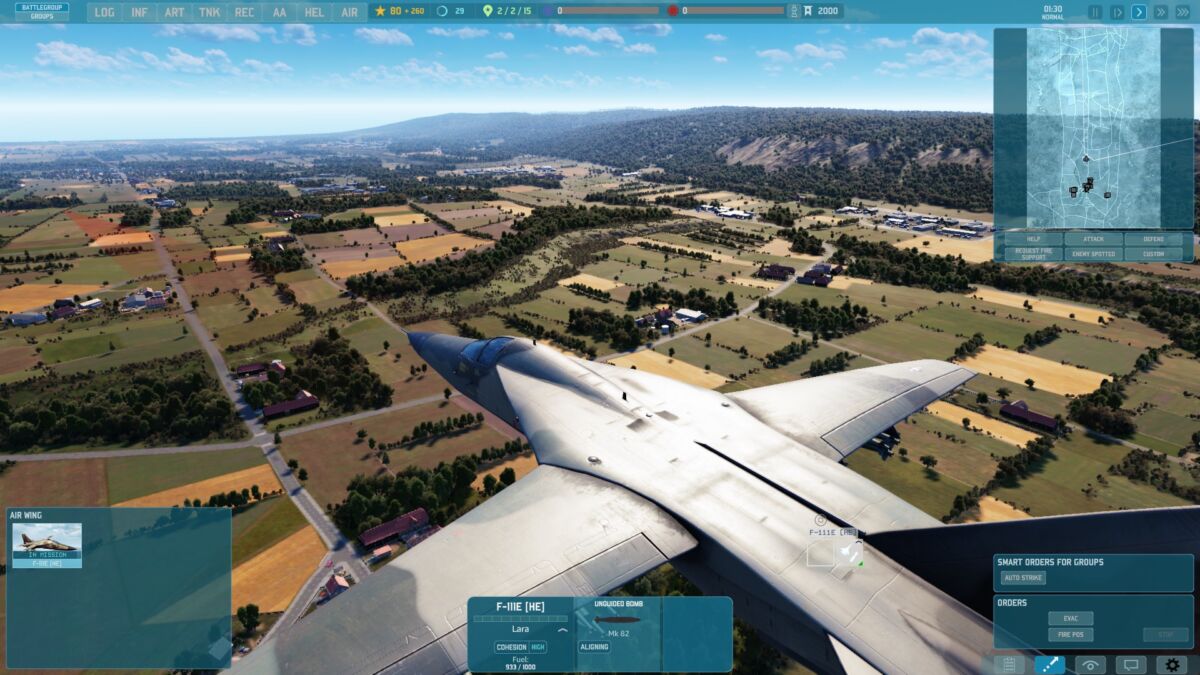Select the F-111E air wing card
This screenshot has width=1200, height=675.
click(47, 545)
